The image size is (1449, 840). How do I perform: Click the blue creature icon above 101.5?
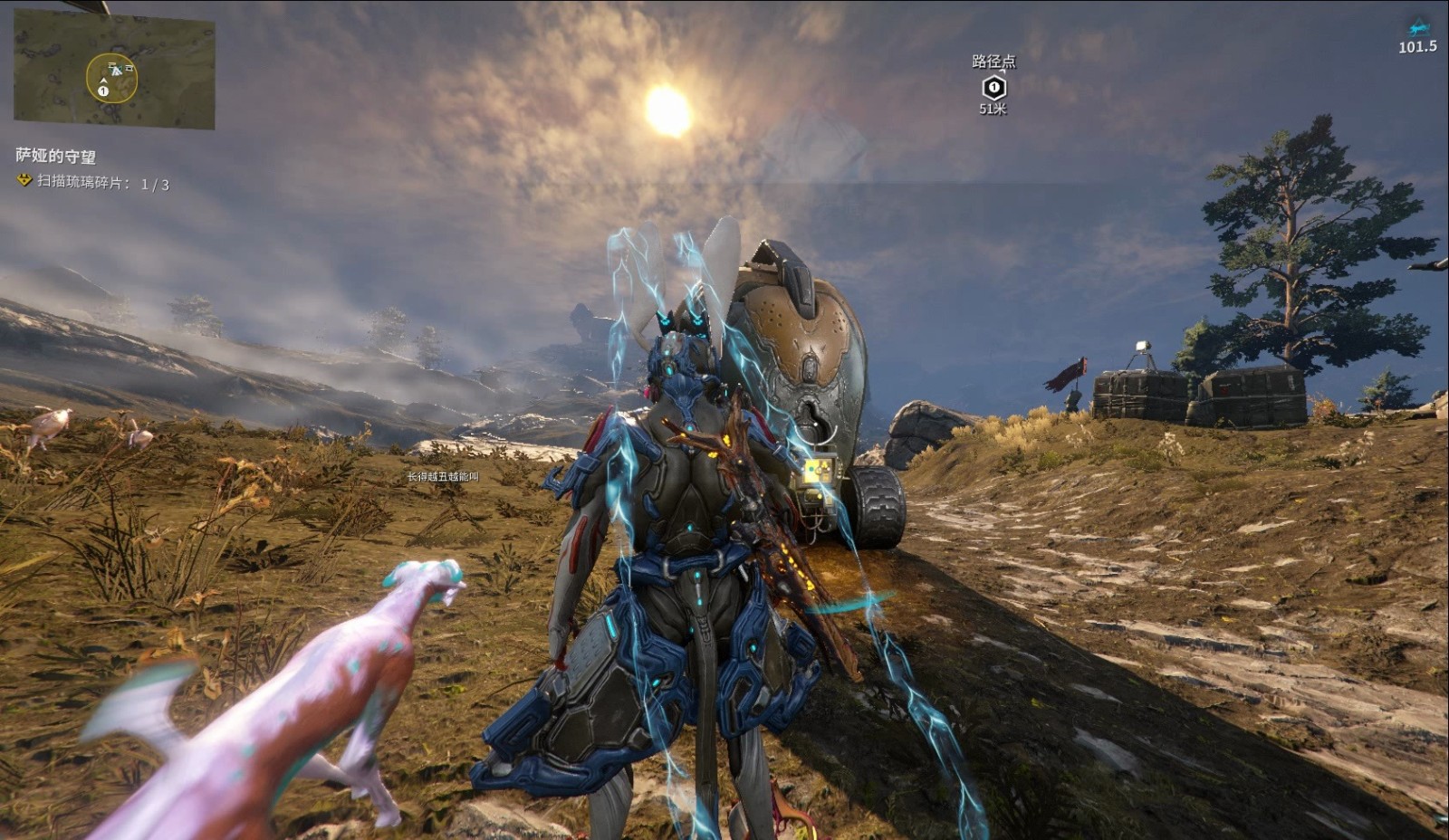pos(1417,27)
